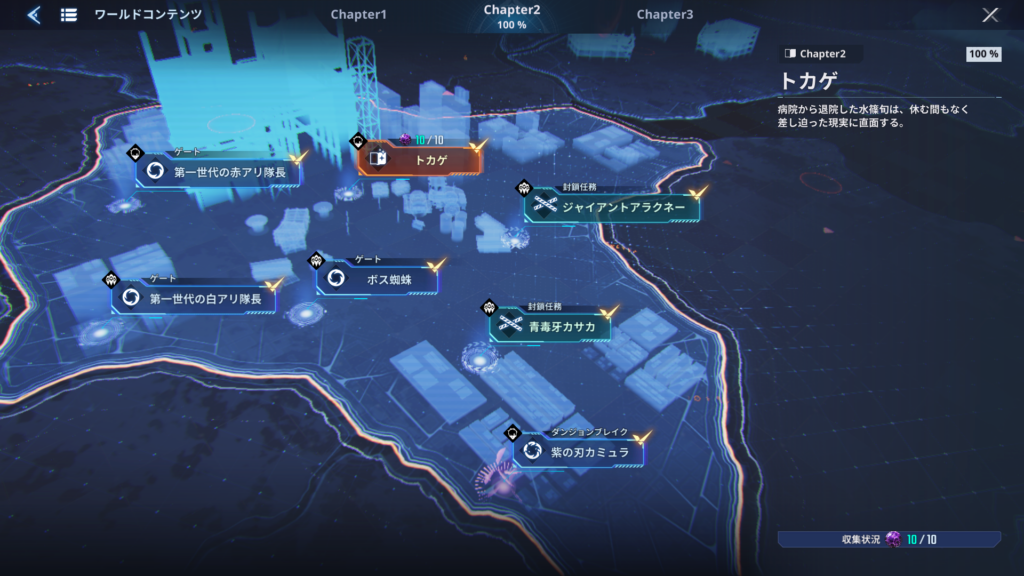Open the 第一世代の赤アリ隊長 gate
This screenshot has height=576, width=1024.
[219, 172]
